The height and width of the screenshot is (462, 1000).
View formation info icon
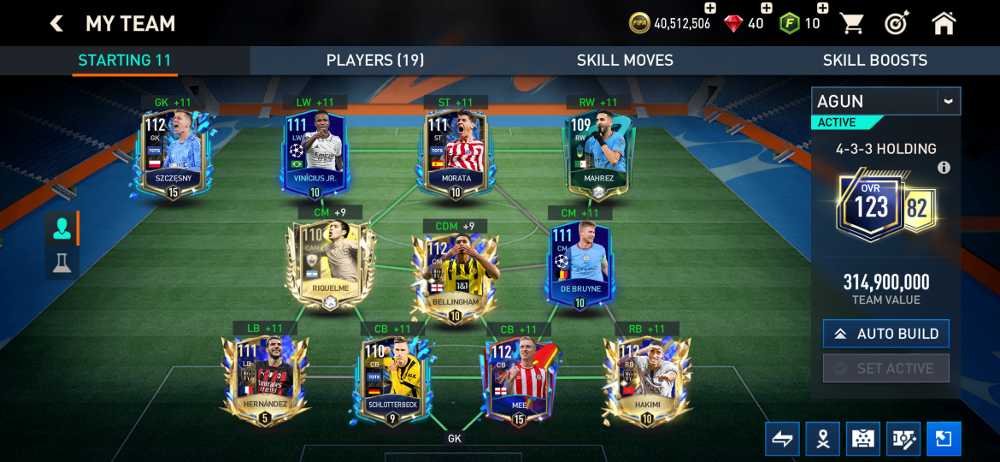click(x=943, y=168)
